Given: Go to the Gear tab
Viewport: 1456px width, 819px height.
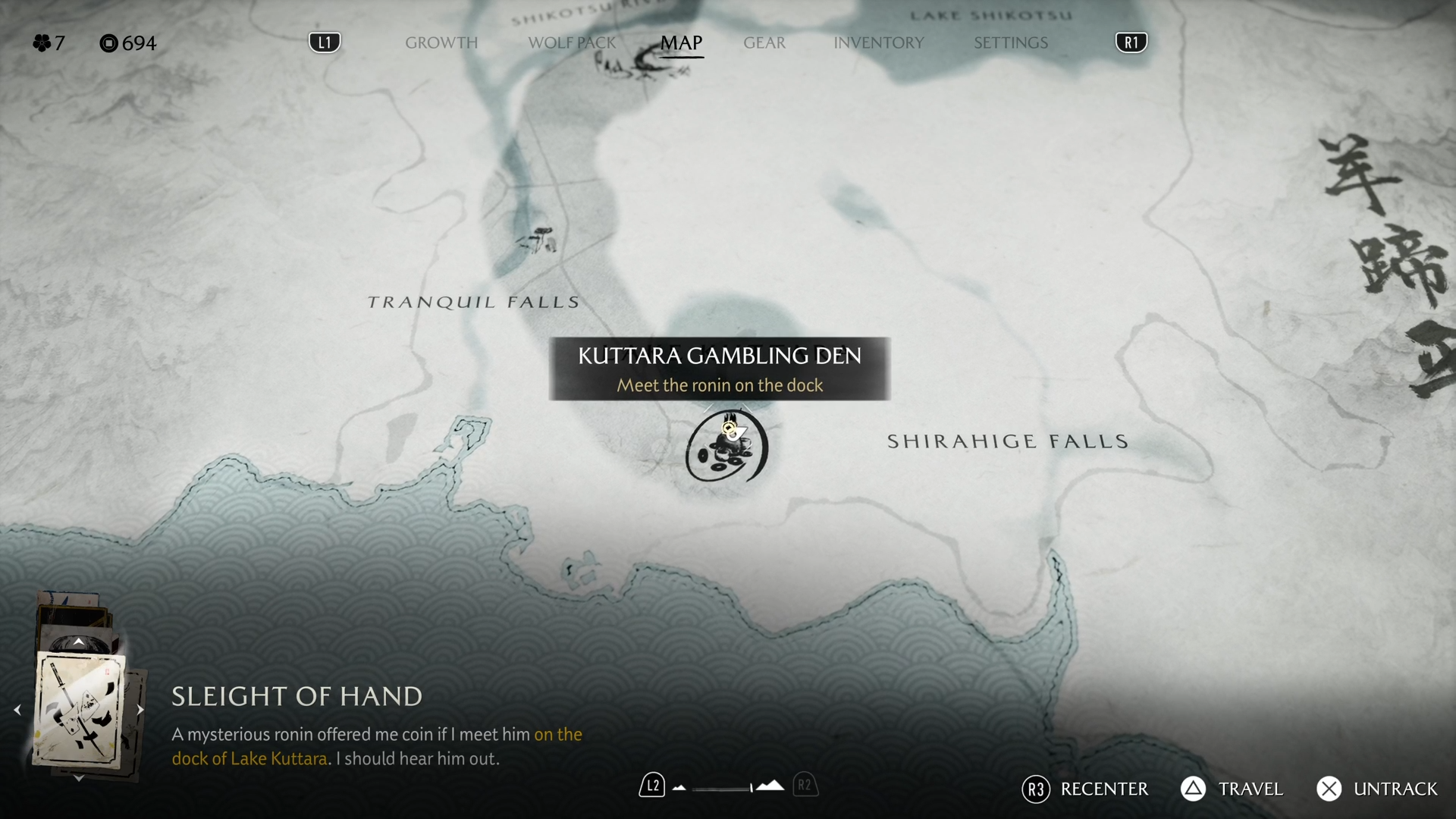Looking at the screenshot, I should 764,42.
